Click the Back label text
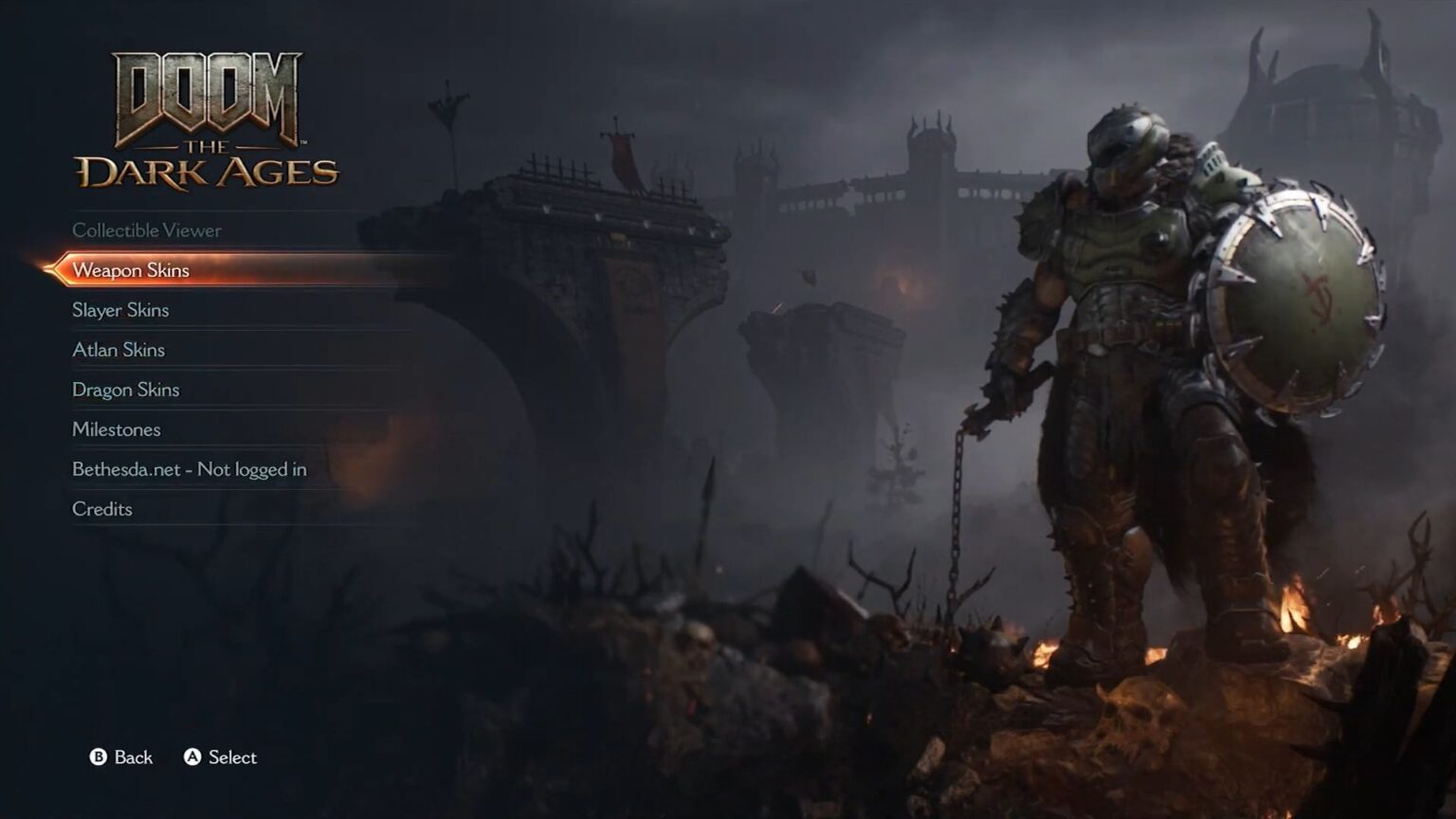 click(131, 757)
